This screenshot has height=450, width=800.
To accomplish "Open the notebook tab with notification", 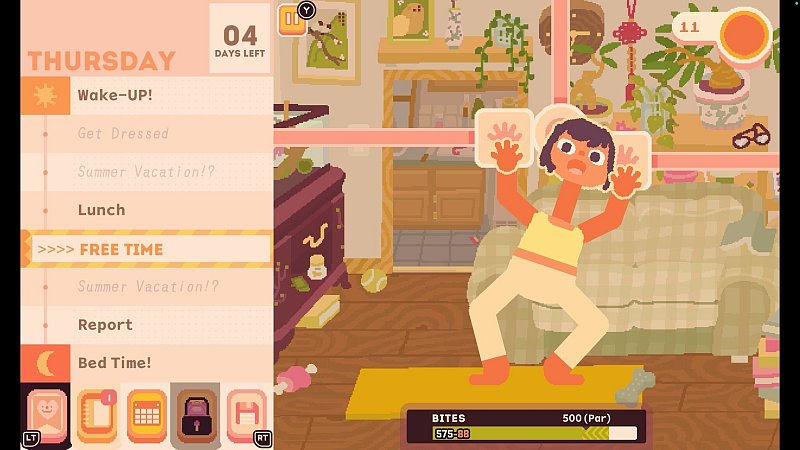I will click(96, 415).
